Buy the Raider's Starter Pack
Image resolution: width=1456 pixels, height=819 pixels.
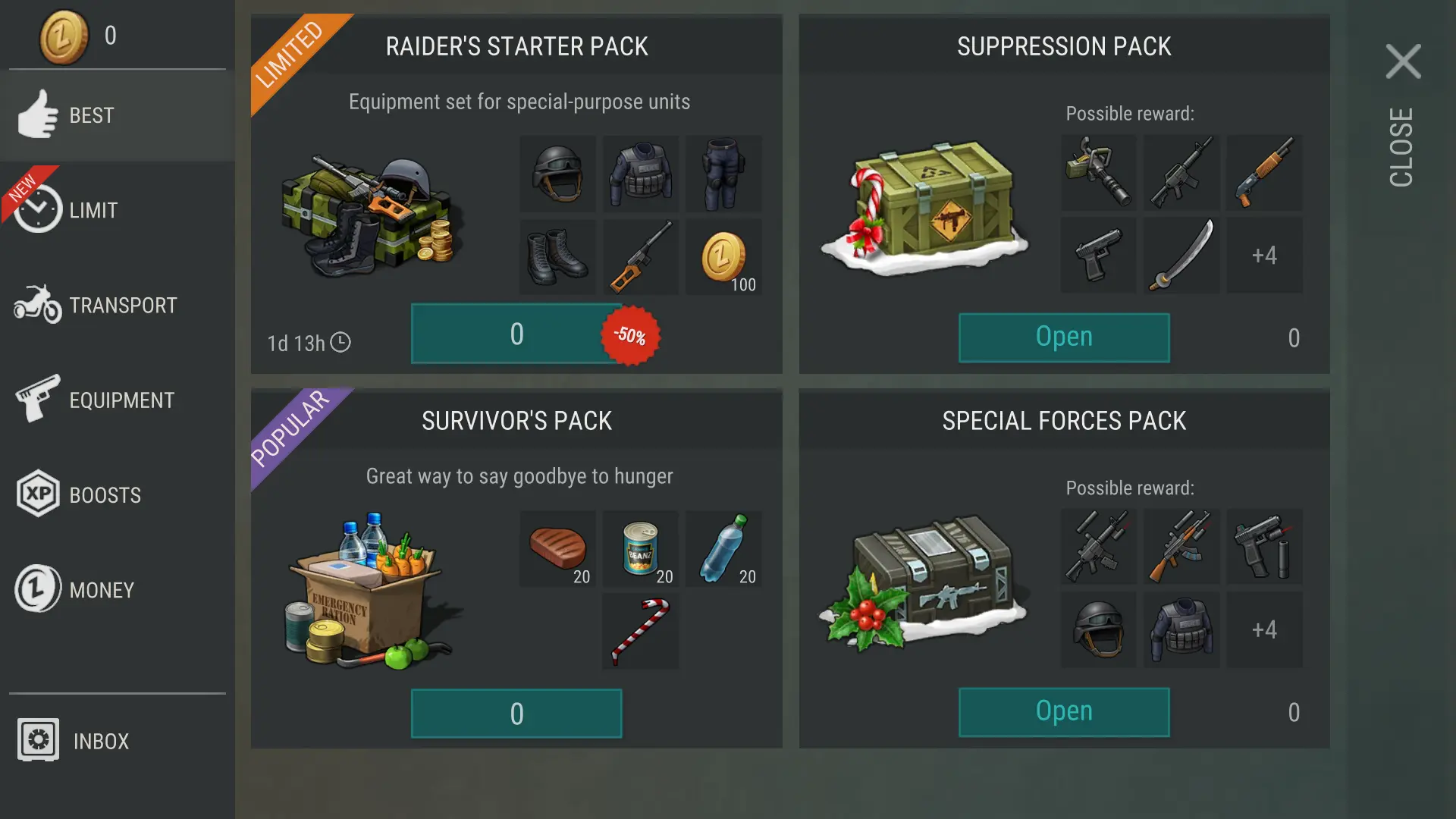(516, 334)
